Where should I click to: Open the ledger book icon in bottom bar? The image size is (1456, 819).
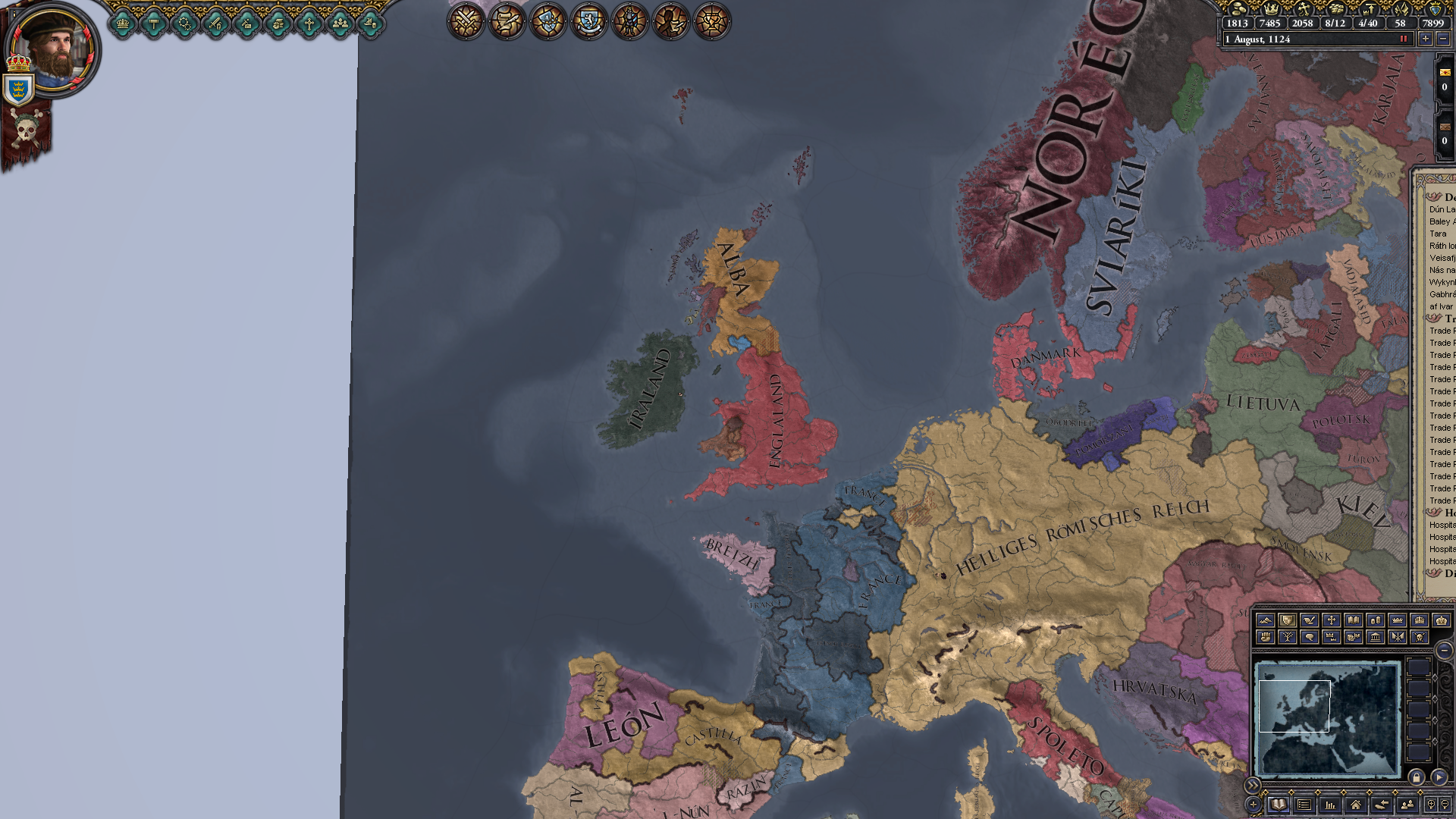[x=1279, y=805]
